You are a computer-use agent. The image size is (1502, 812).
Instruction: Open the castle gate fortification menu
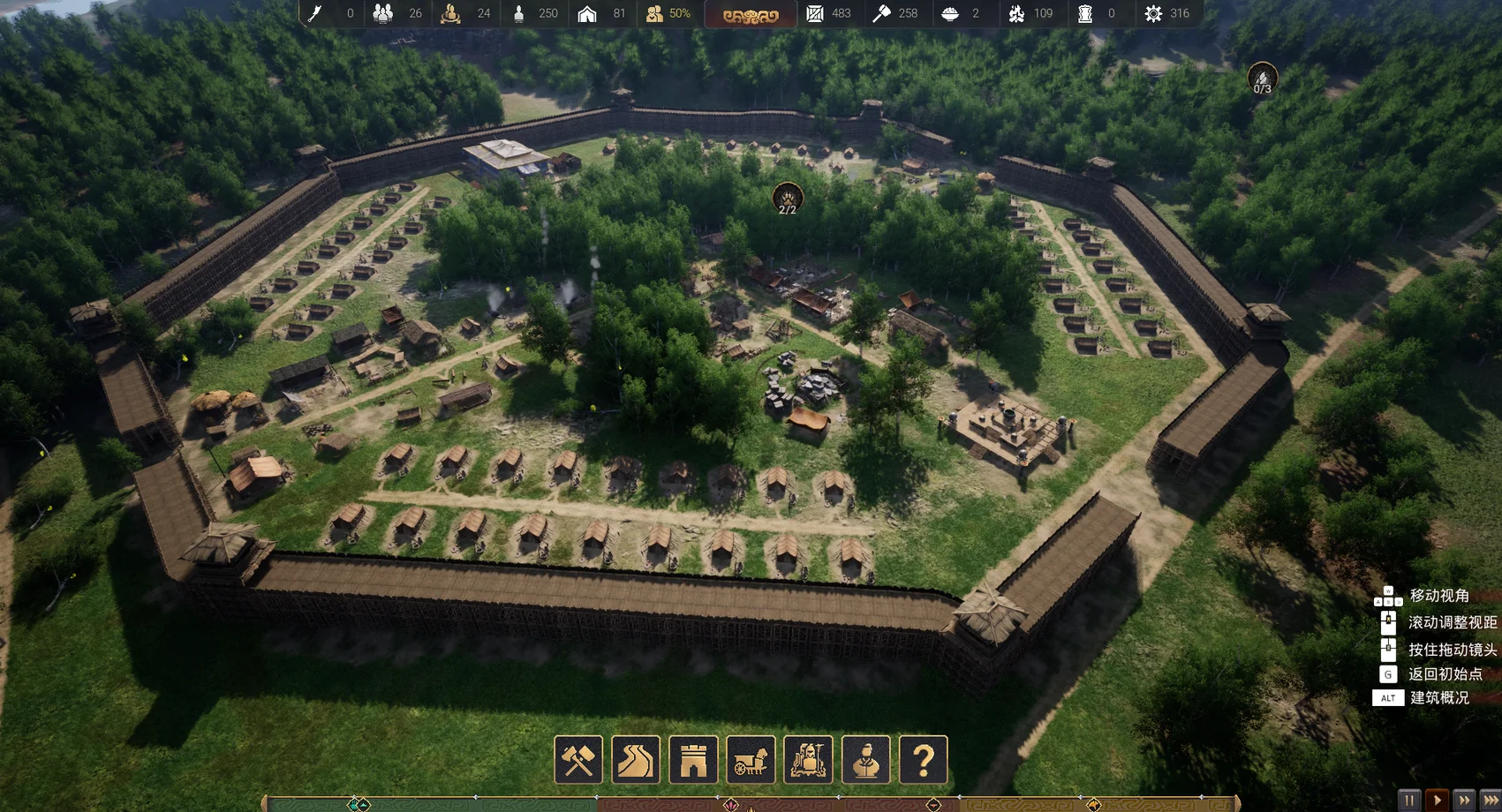(x=693, y=760)
